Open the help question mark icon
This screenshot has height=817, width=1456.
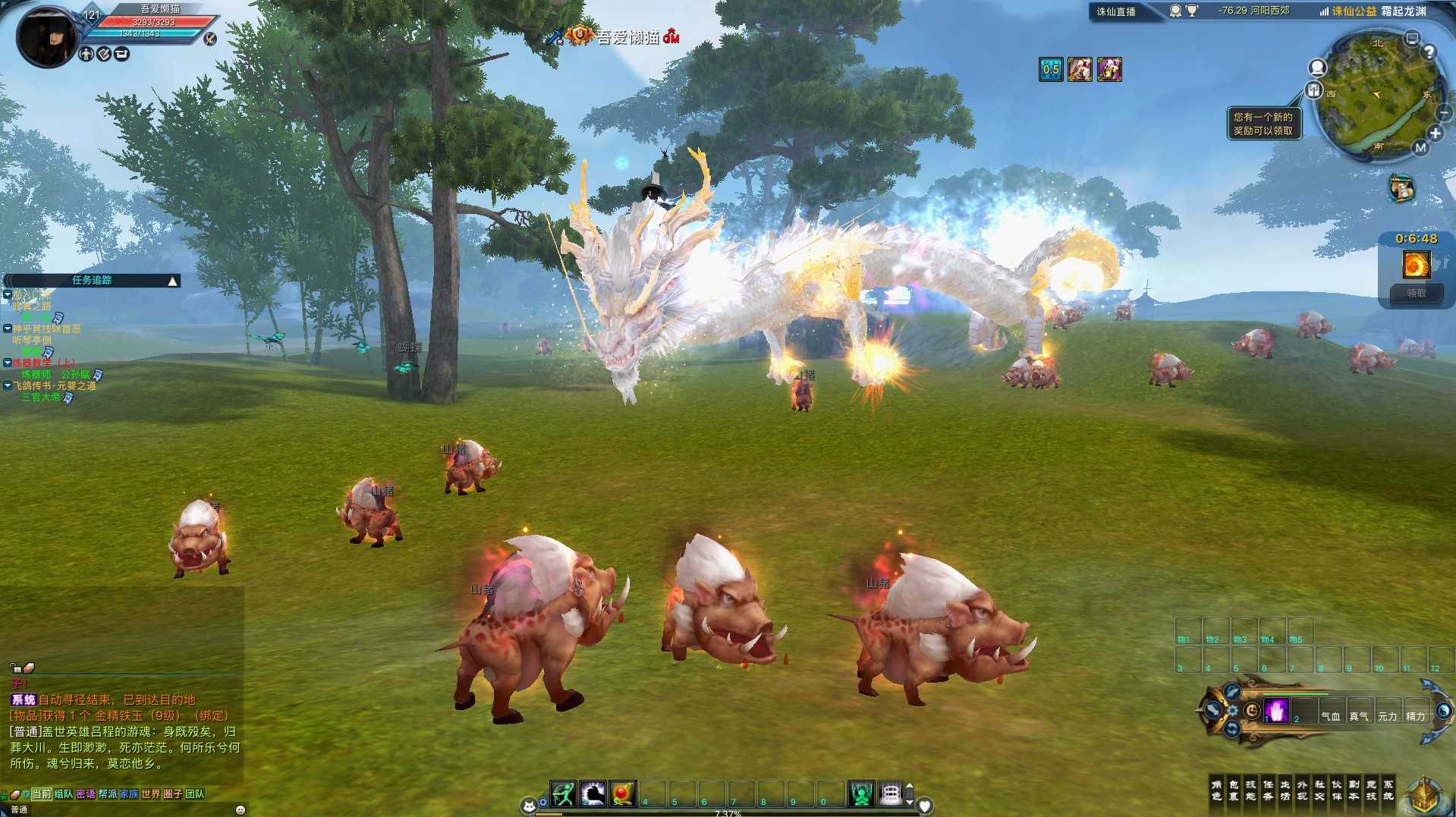[x=1429, y=52]
